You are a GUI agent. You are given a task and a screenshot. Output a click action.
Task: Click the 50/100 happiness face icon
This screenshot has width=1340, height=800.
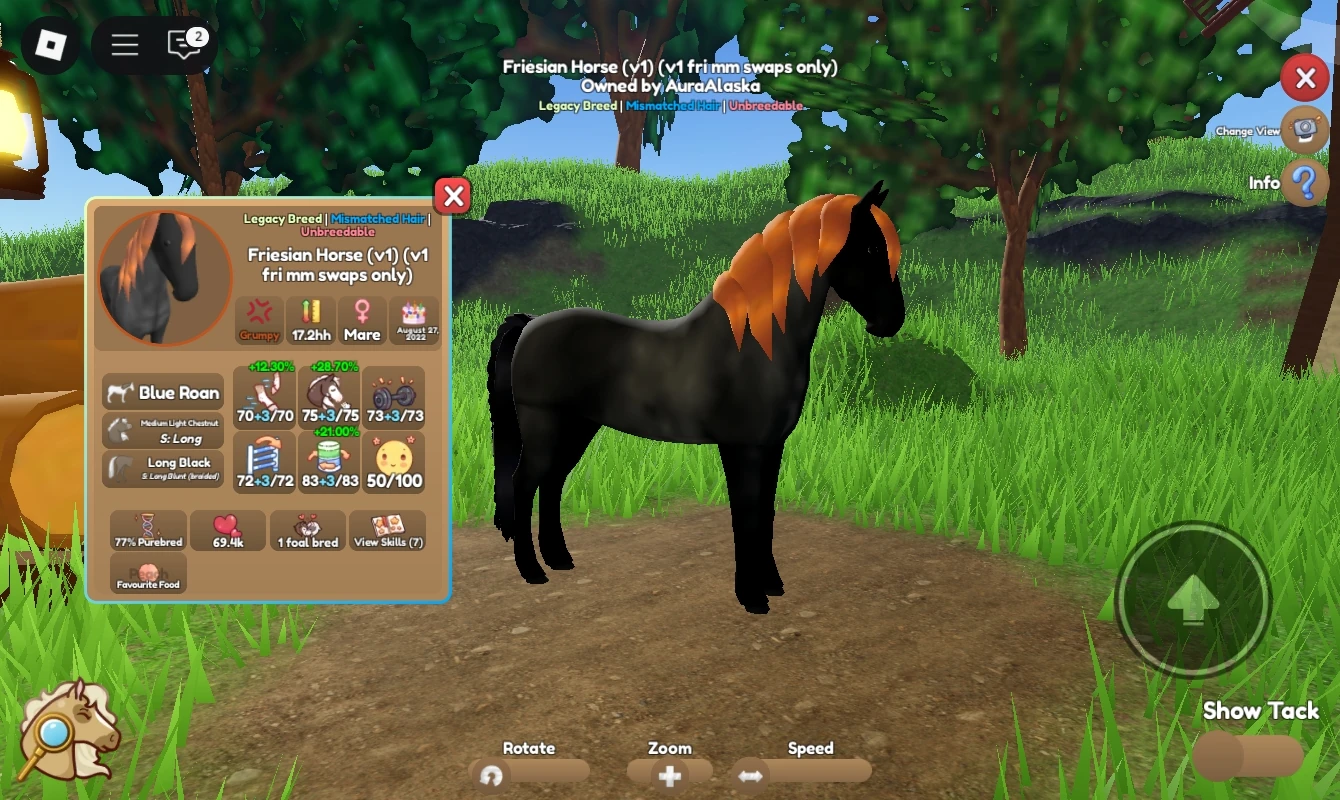coord(394,455)
